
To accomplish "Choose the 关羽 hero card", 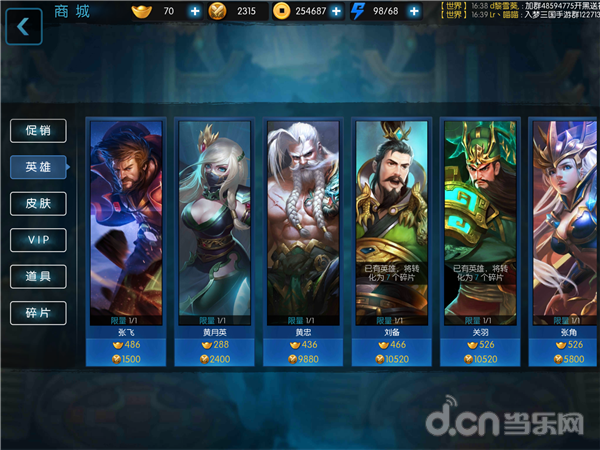I will point(481,220).
